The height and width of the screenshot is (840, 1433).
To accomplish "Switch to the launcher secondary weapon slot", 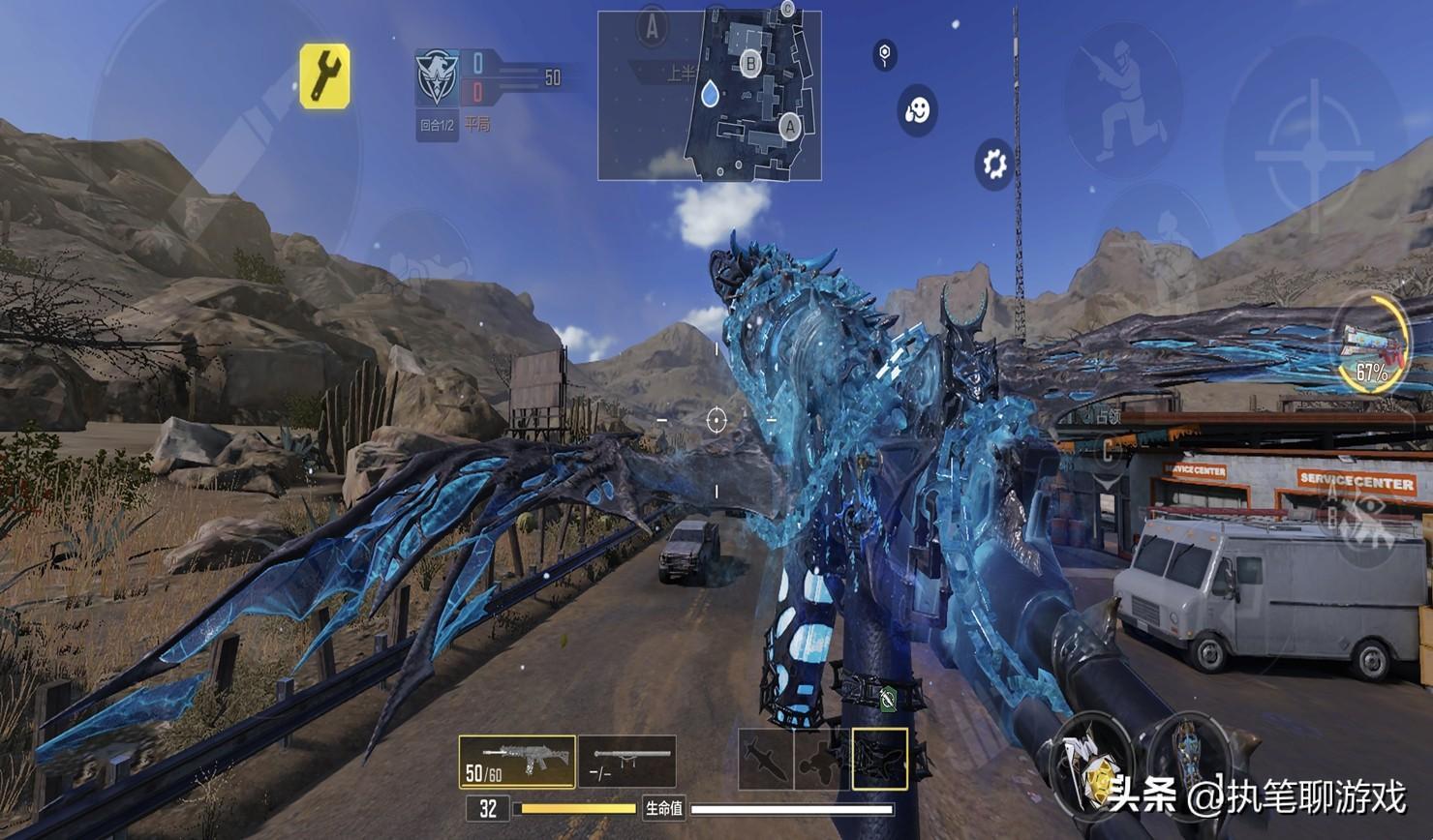I will coord(626,762).
